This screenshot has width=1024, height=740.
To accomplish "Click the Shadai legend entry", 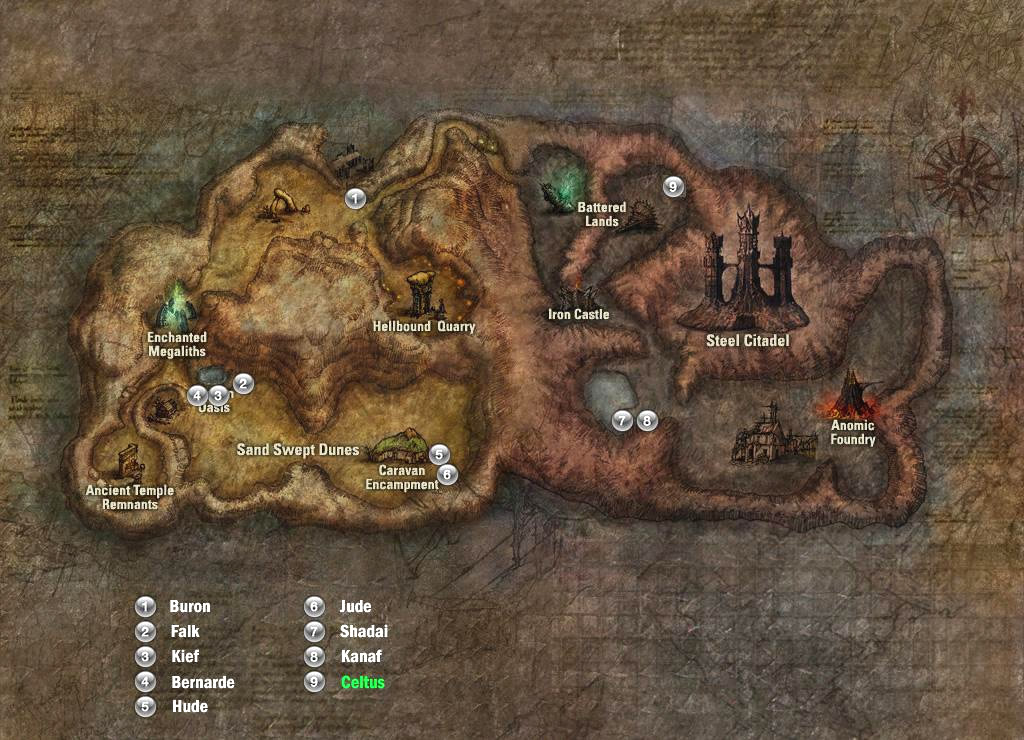I will [x=363, y=631].
